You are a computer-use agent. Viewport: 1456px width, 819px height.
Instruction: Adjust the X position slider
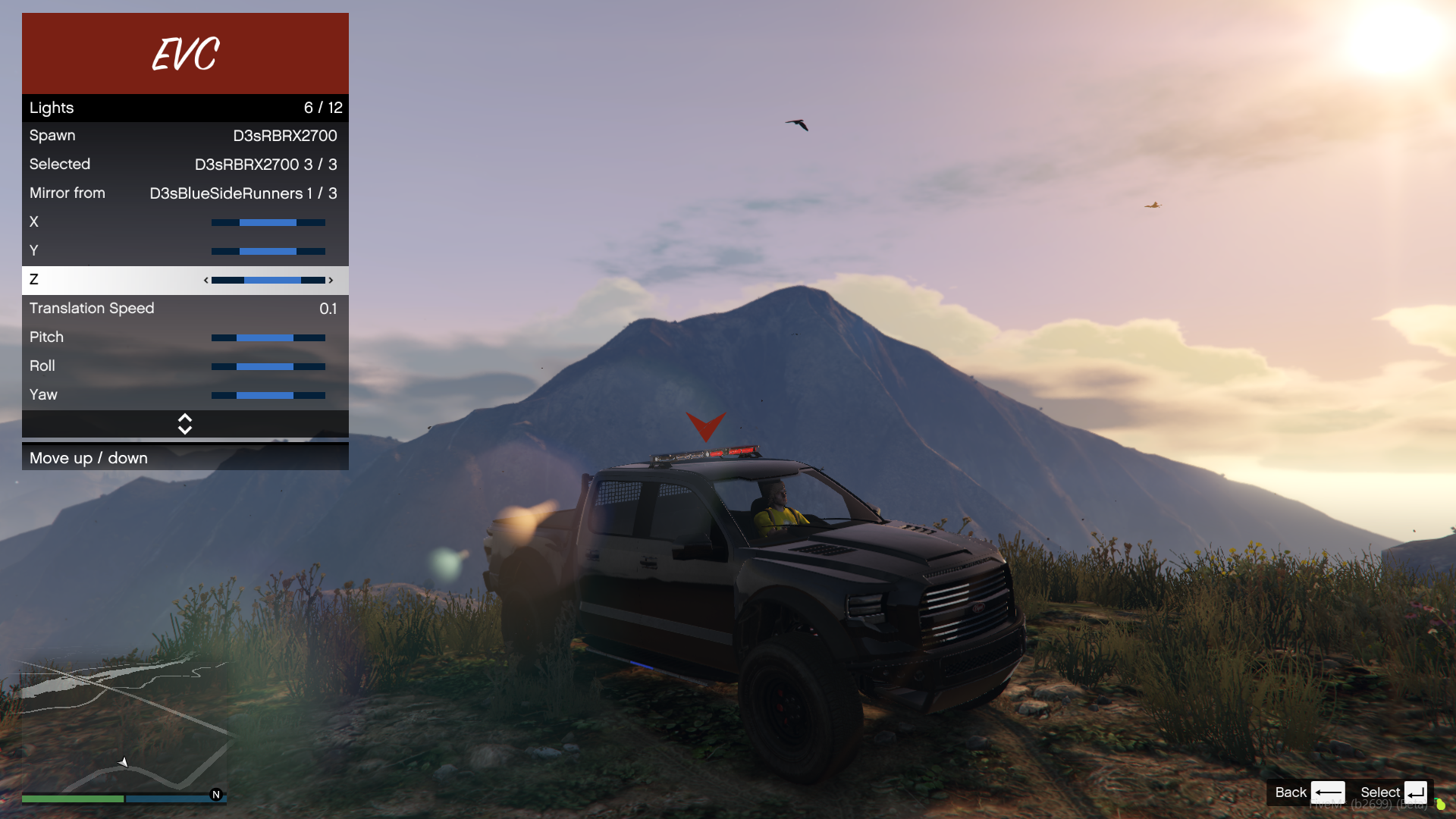tap(268, 222)
